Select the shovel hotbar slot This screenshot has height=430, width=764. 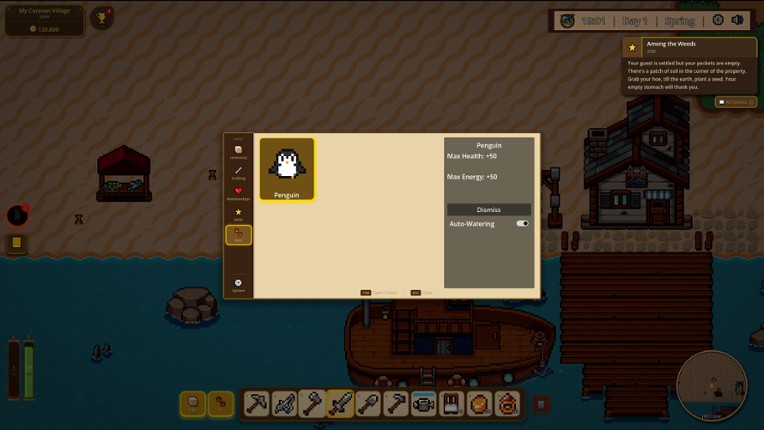(x=368, y=404)
